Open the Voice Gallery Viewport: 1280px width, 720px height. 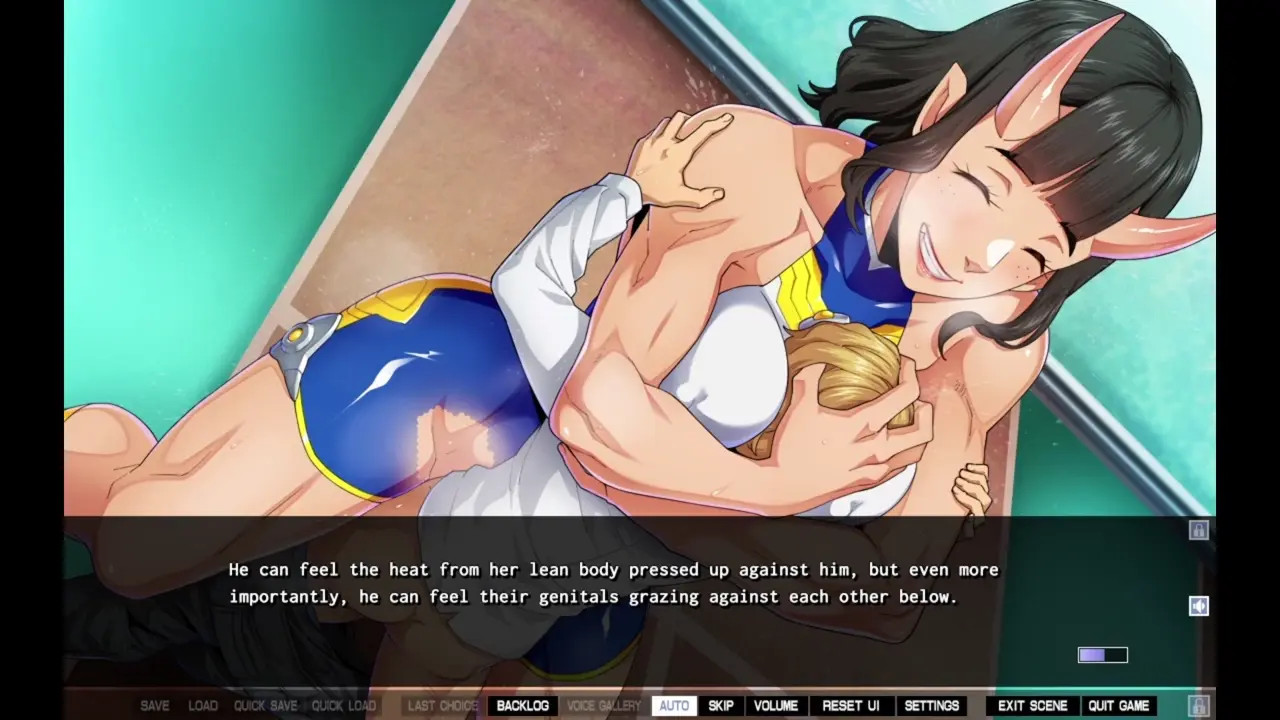click(604, 706)
